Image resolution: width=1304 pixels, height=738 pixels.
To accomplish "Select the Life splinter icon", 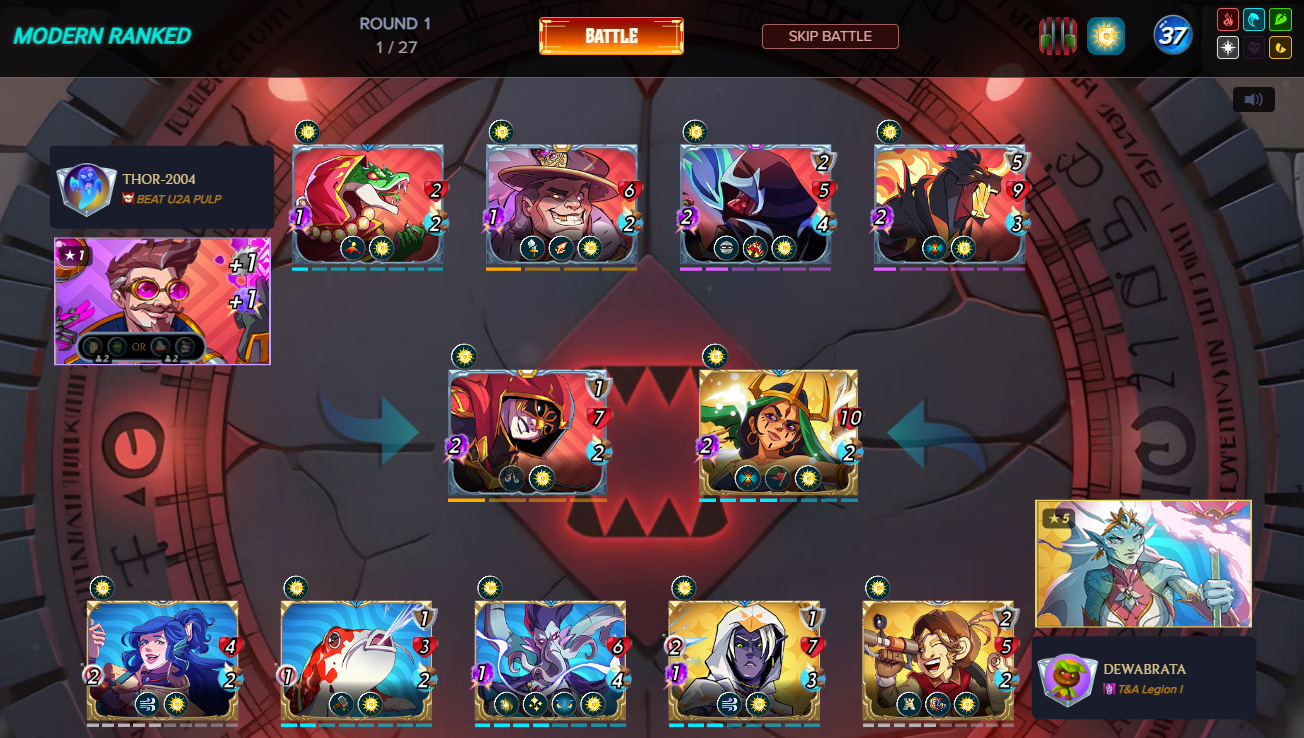I will [1228, 47].
